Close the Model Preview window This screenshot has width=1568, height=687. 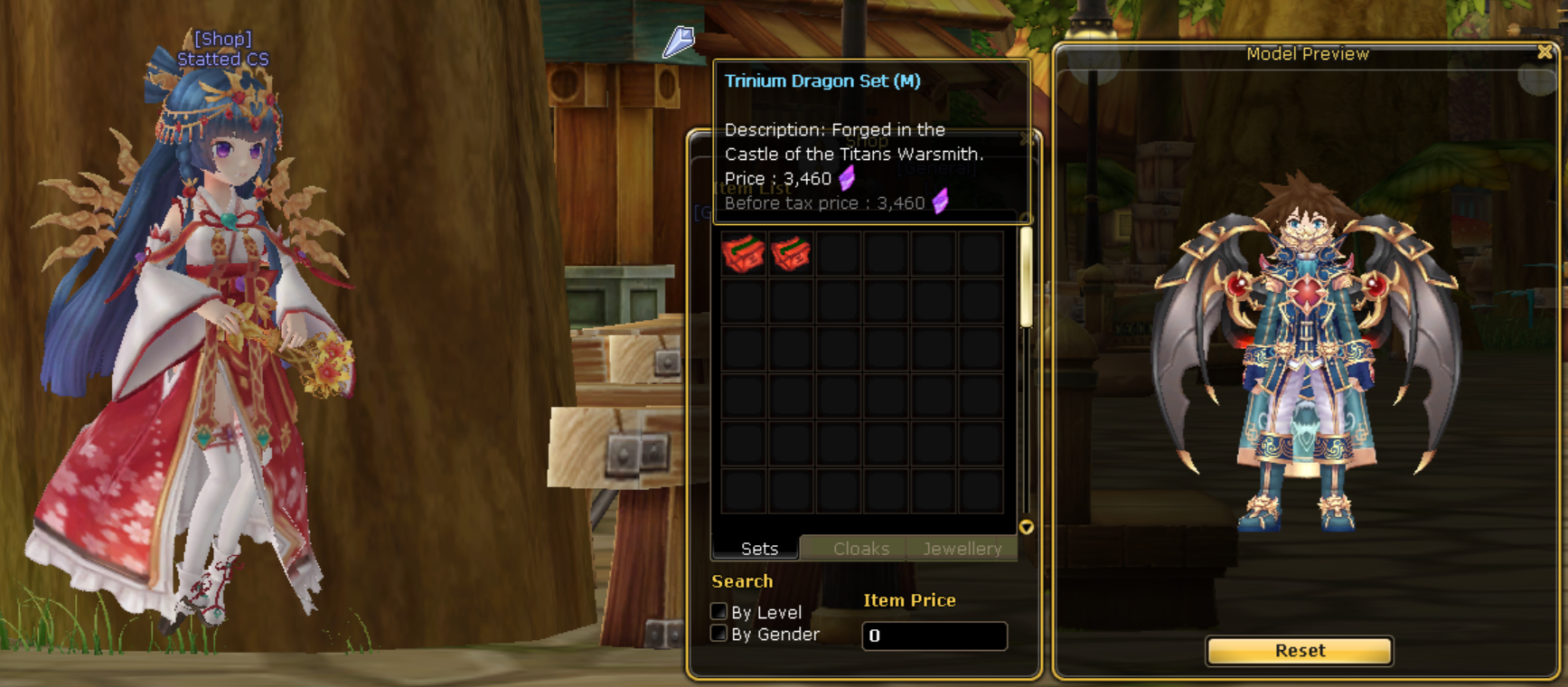[x=1545, y=52]
